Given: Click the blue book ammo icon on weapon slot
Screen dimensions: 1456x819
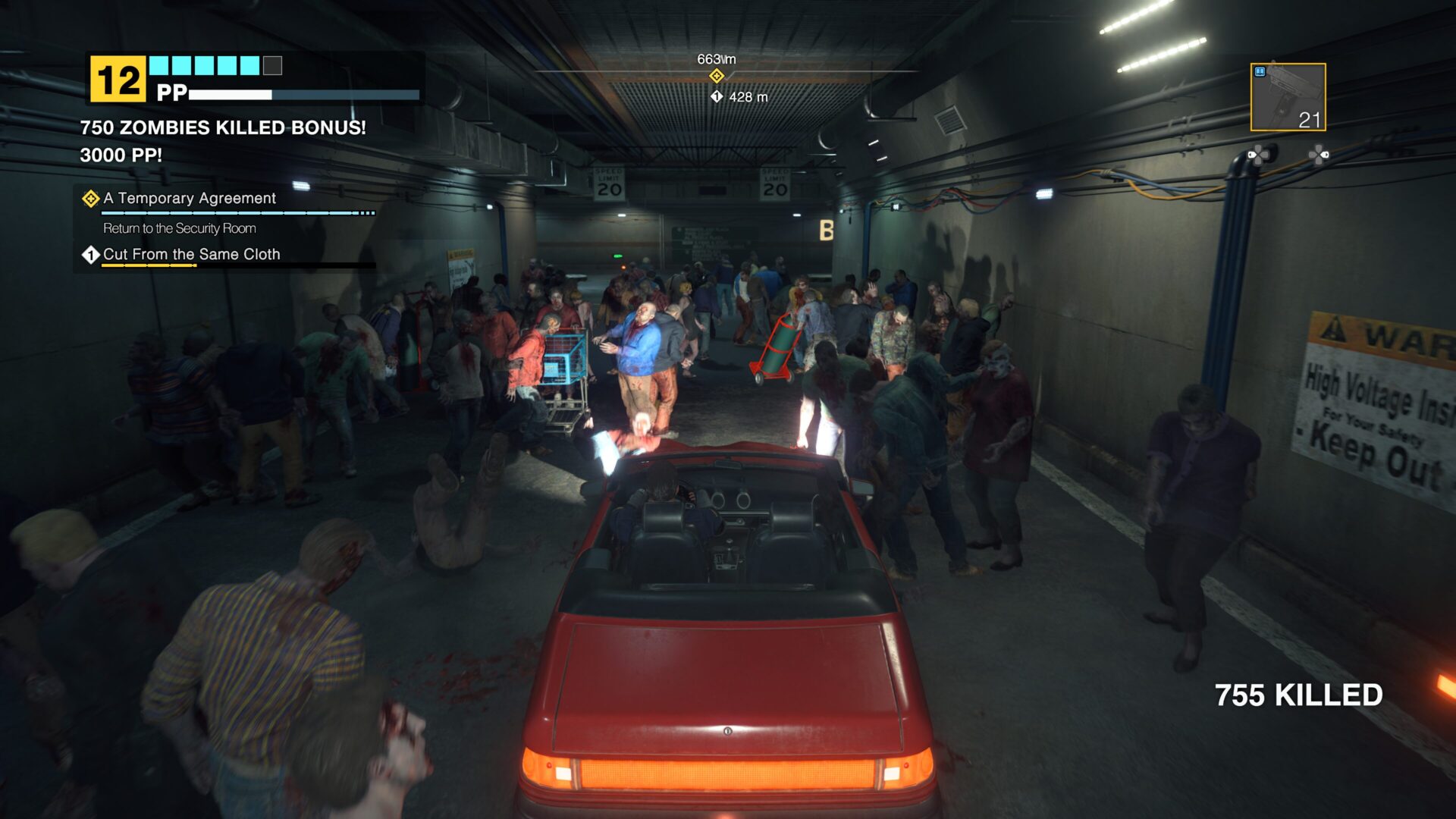Looking at the screenshot, I should coord(1260,71).
